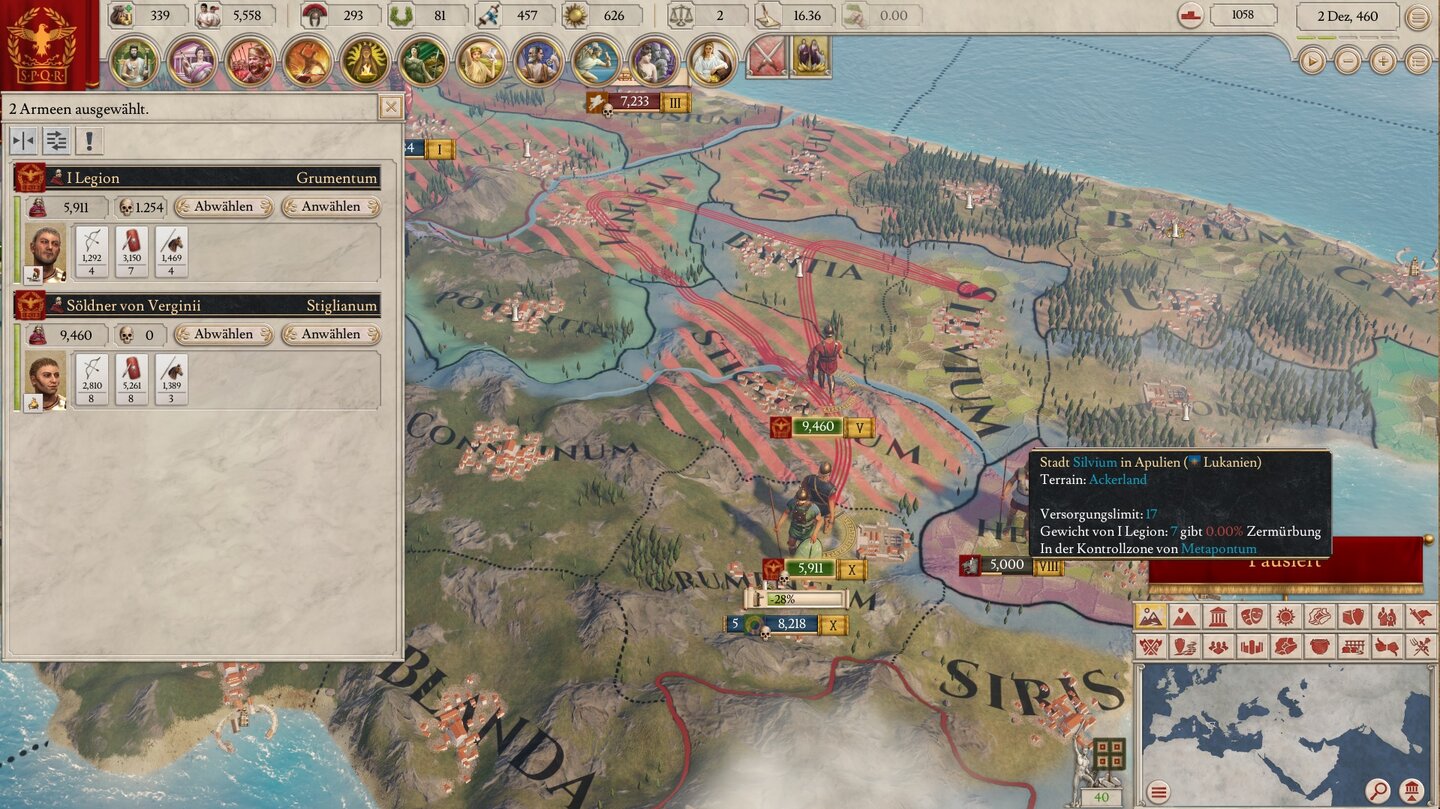Switch to the theater masks map mode
1440x809 pixels.
tap(1251, 617)
